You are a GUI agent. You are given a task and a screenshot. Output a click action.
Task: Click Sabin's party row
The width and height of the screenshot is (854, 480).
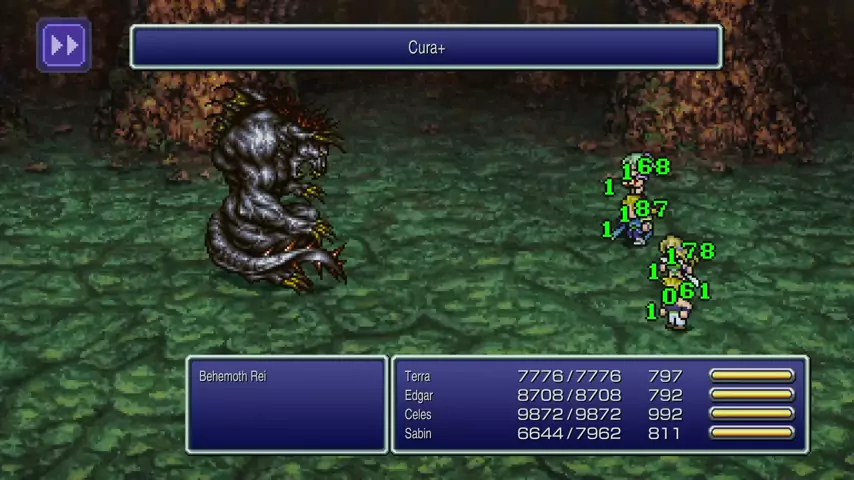[x=420, y=433]
